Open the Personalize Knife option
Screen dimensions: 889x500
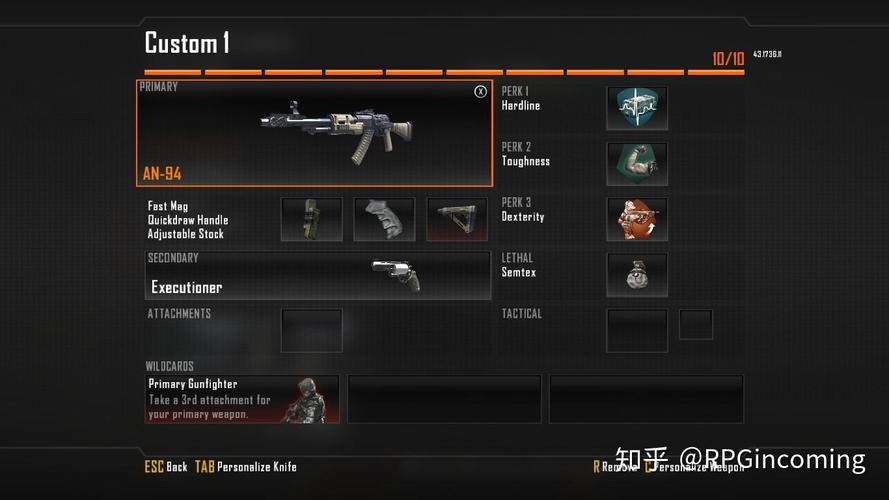(246, 467)
